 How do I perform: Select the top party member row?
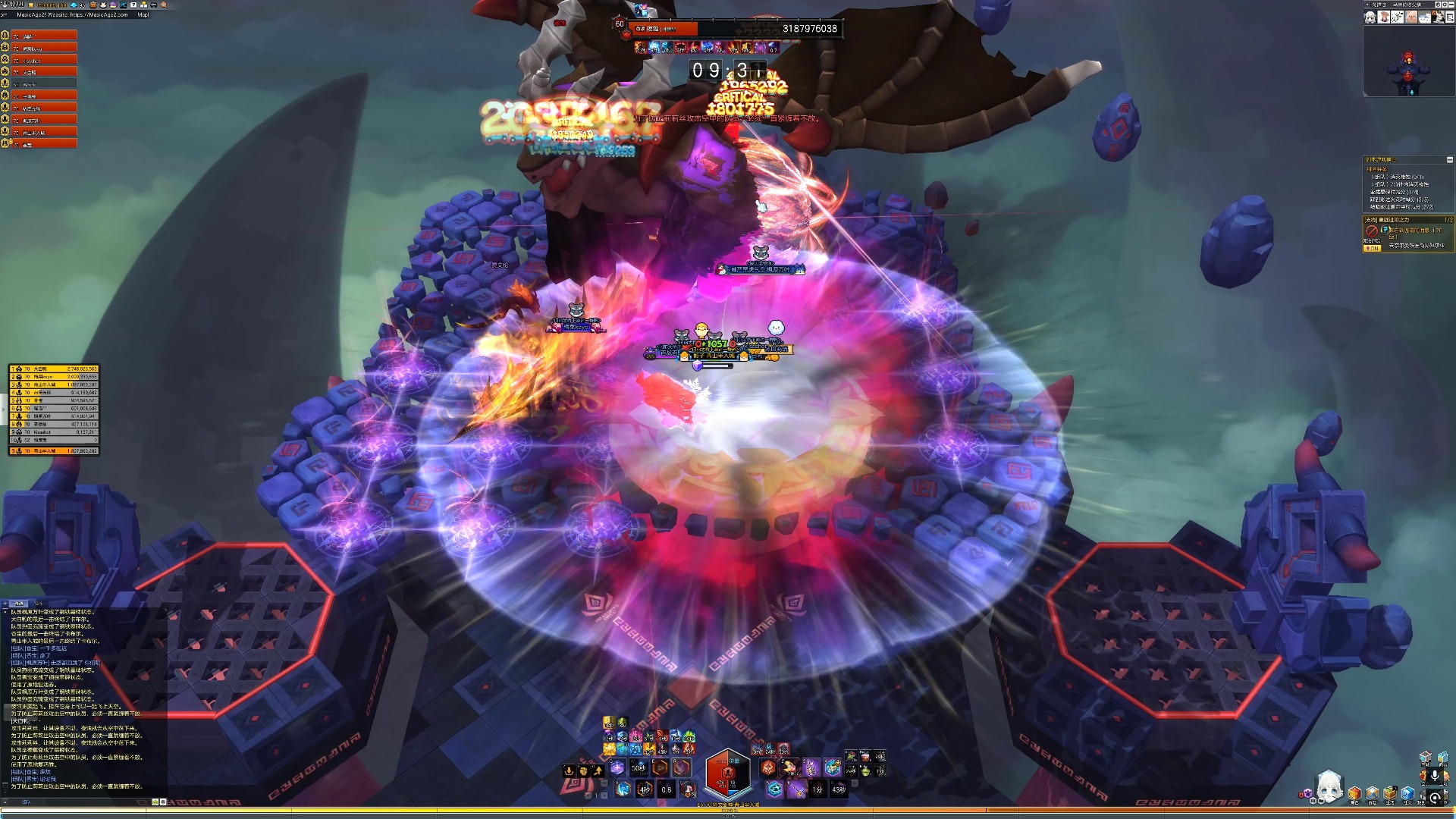(x=44, y=36)
